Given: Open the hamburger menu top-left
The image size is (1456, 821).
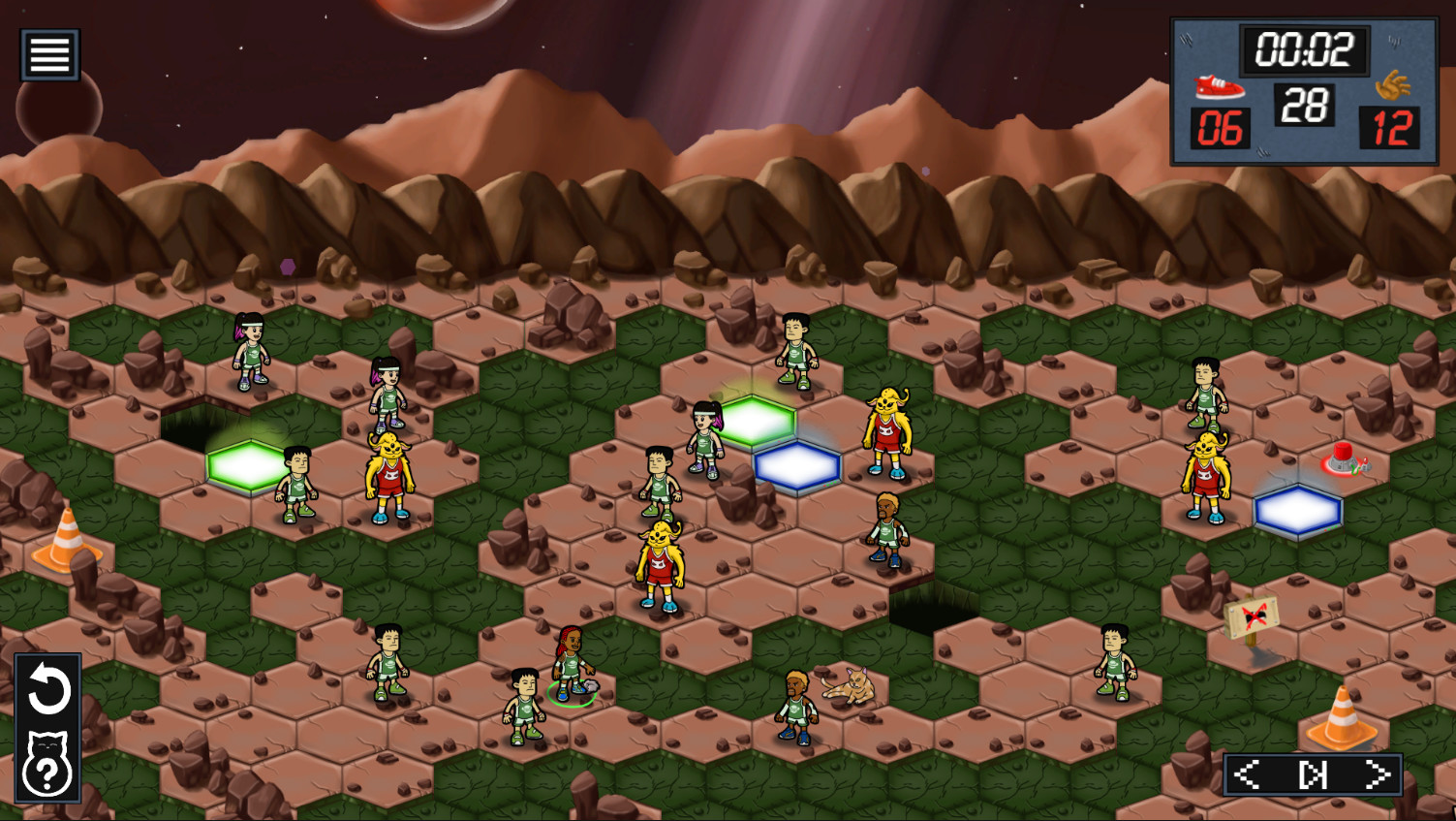Looking at the screenshot, I should click(47, 53).
